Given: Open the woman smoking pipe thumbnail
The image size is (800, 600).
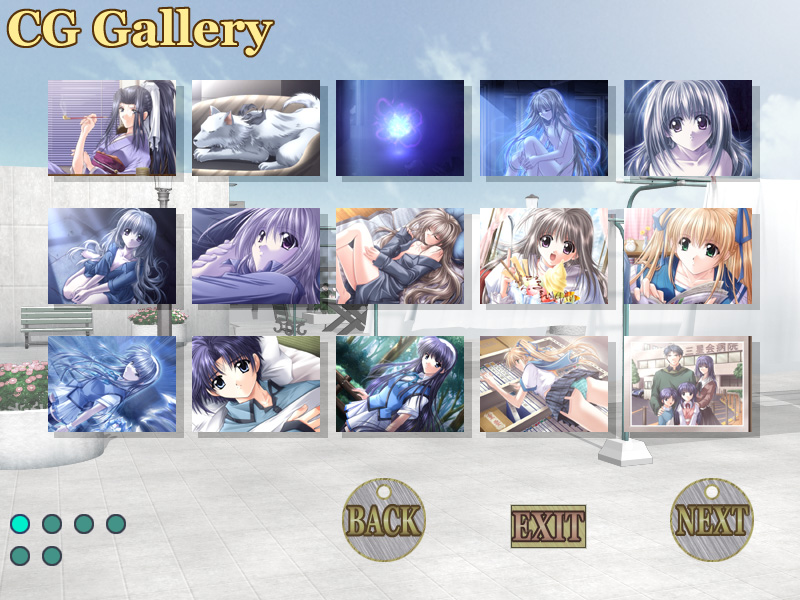Looking at the screenshot, I should coord(112,128).
